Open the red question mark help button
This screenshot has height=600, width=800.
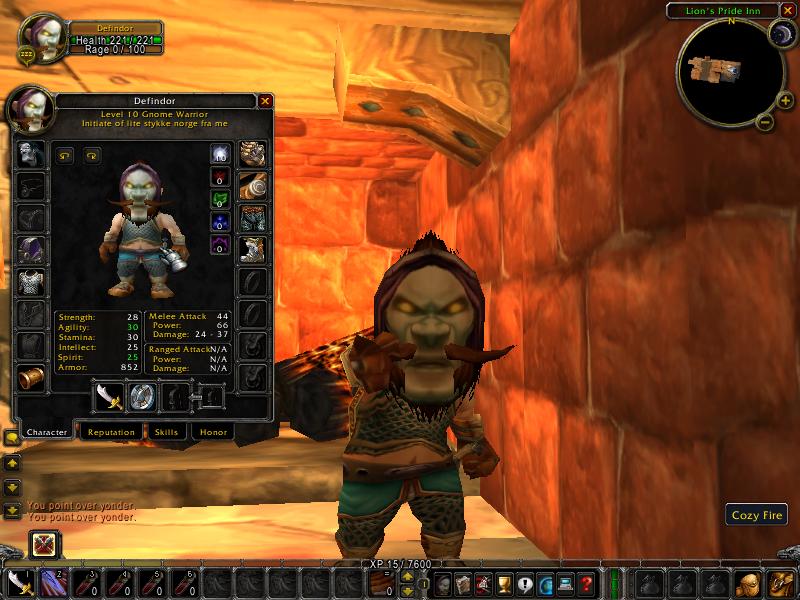point(587,584)
